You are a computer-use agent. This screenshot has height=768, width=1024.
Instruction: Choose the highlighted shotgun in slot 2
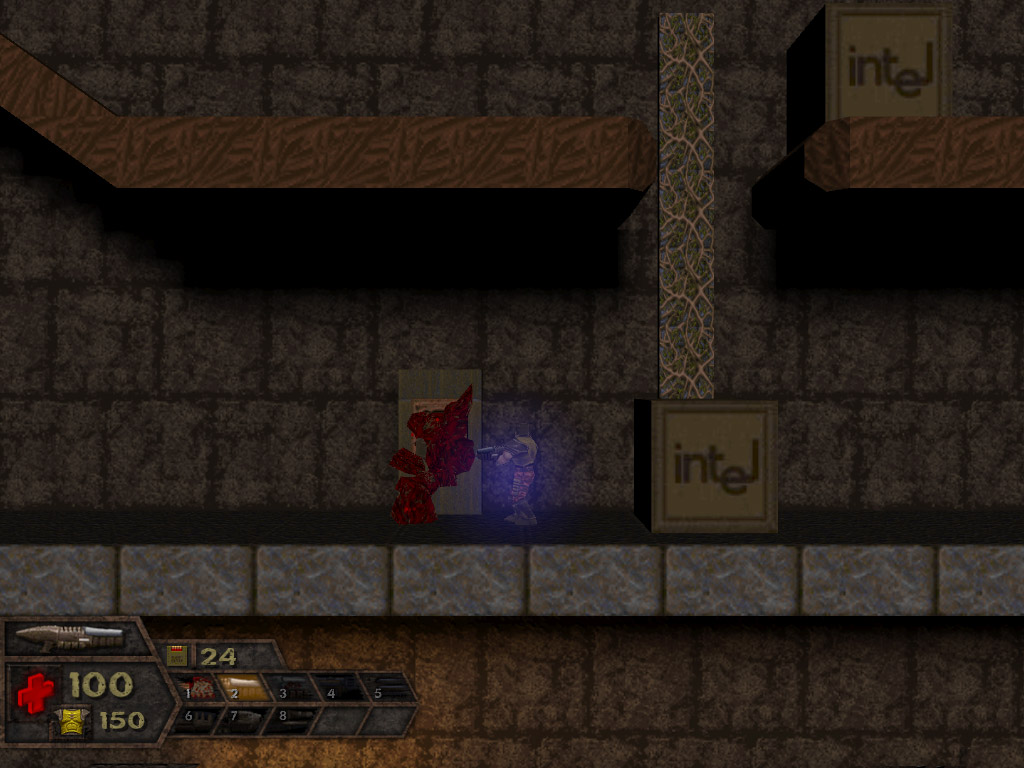(243, 689)
